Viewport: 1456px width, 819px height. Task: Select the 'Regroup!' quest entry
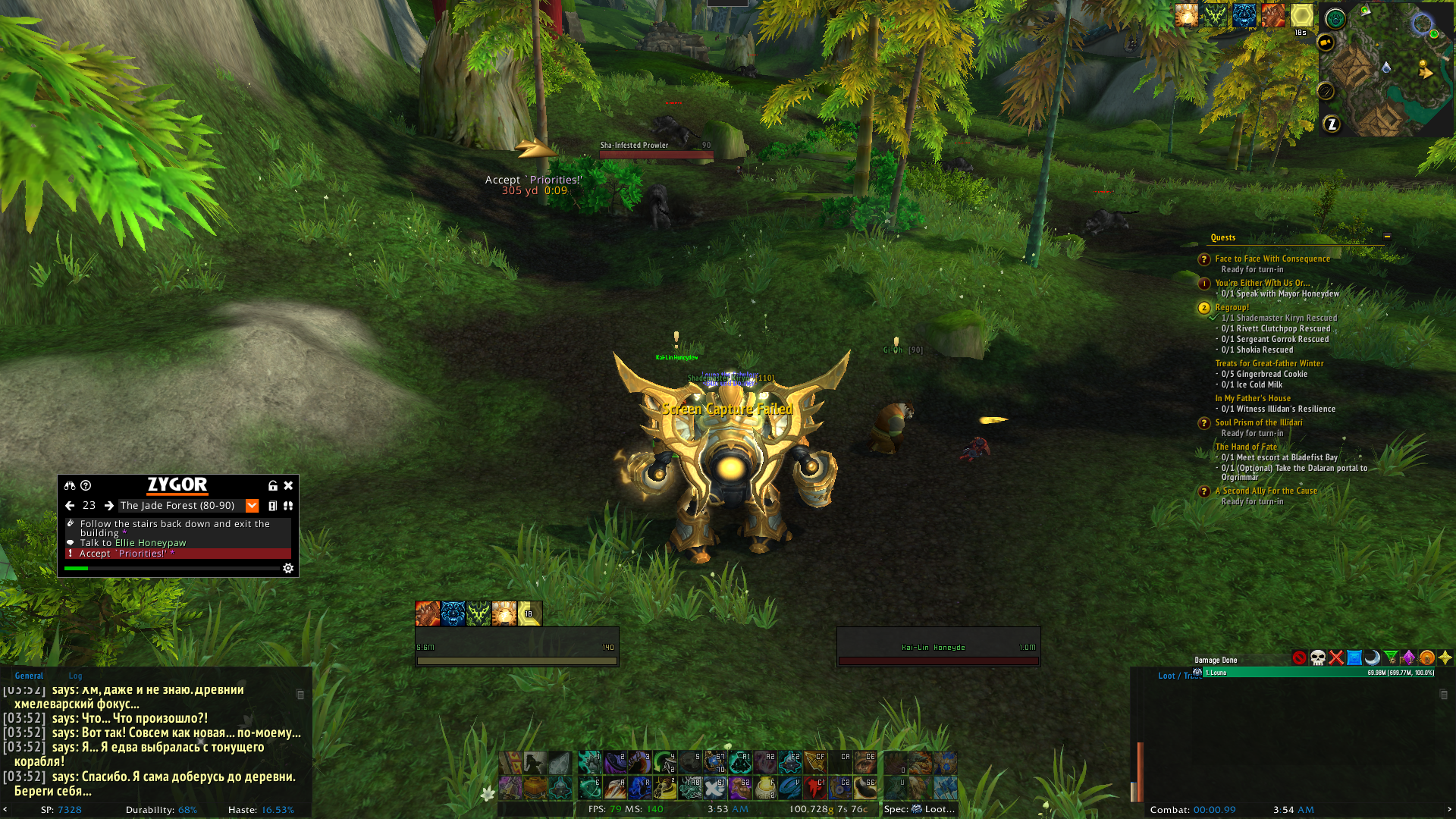(x=1232, y=307)
